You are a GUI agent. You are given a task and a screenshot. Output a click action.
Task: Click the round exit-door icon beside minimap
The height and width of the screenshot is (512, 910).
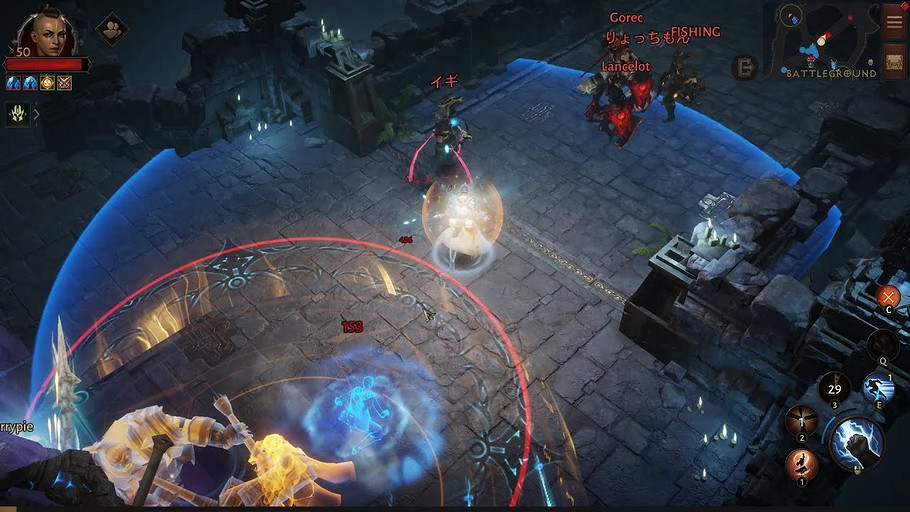tap(744, 68)
